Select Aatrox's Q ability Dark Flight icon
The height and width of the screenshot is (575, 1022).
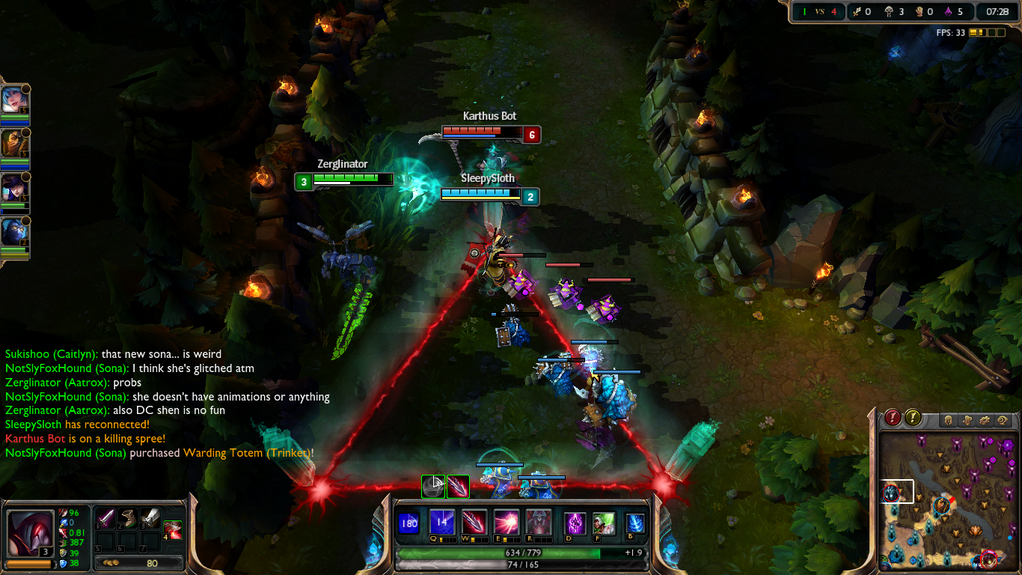click(x=442, y=523)
